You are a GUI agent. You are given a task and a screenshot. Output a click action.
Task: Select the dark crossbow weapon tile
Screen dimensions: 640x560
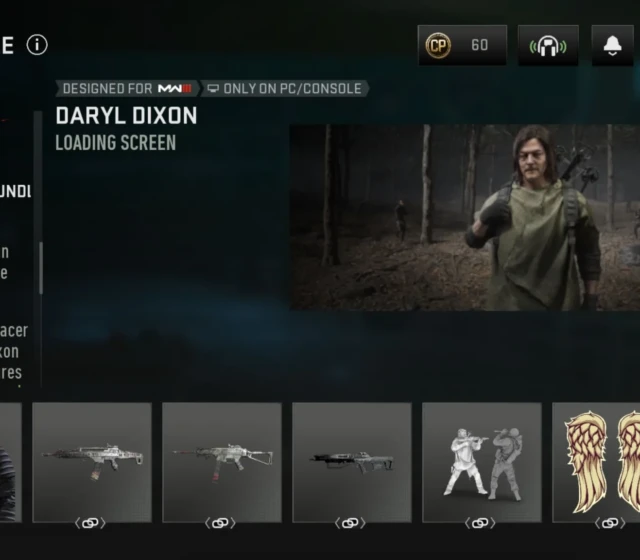(x=351, y=462)
